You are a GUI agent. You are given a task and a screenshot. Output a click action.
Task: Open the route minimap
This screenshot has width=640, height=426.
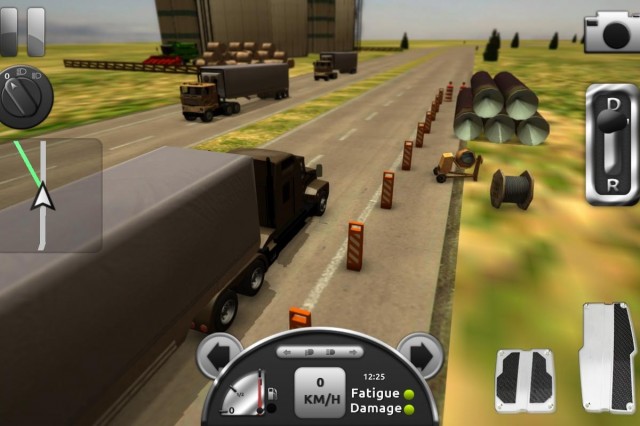tap(50, 195)
